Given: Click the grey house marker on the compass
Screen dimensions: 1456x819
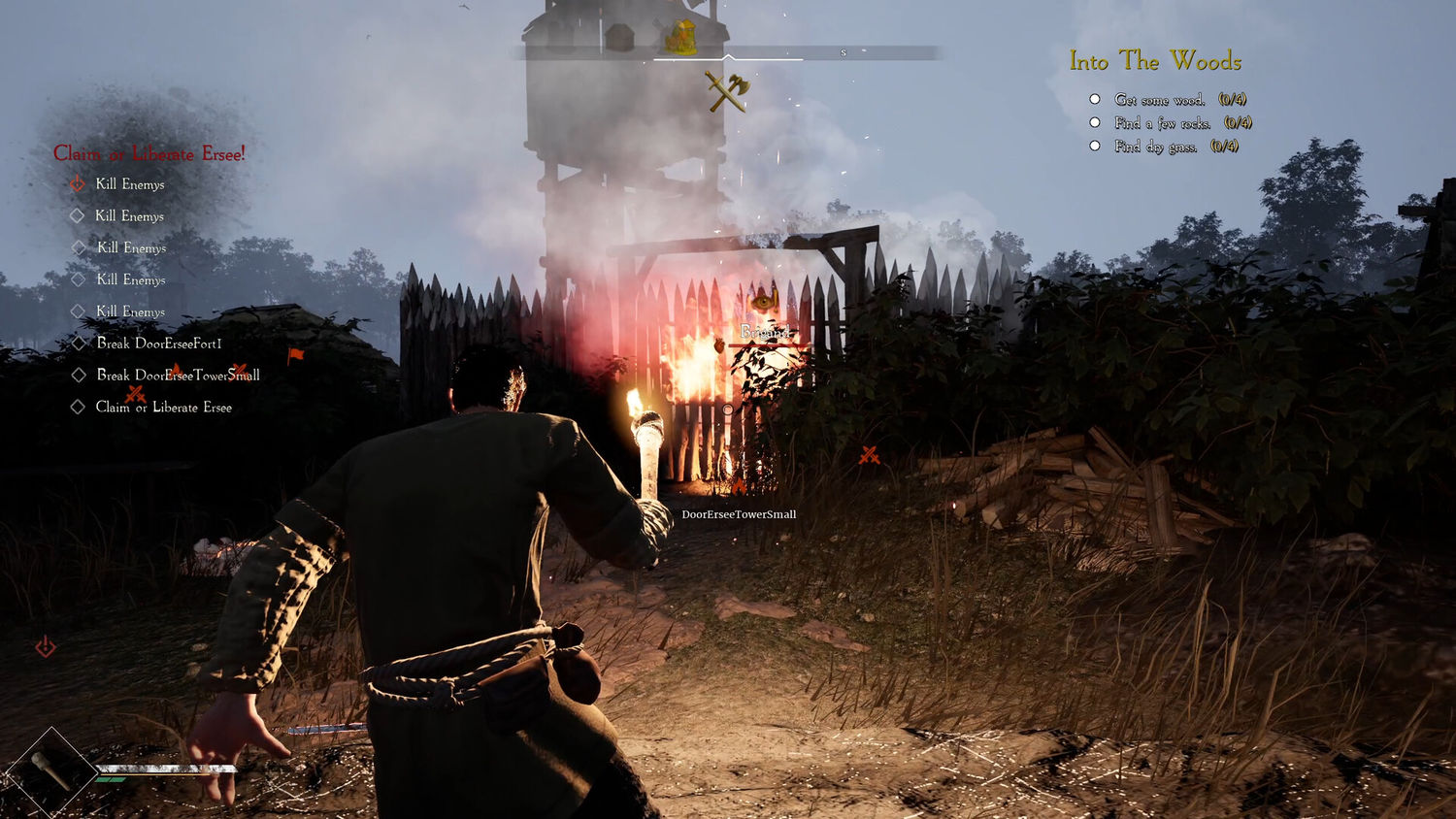Looking at the screenshot, I should pos(619,38).
